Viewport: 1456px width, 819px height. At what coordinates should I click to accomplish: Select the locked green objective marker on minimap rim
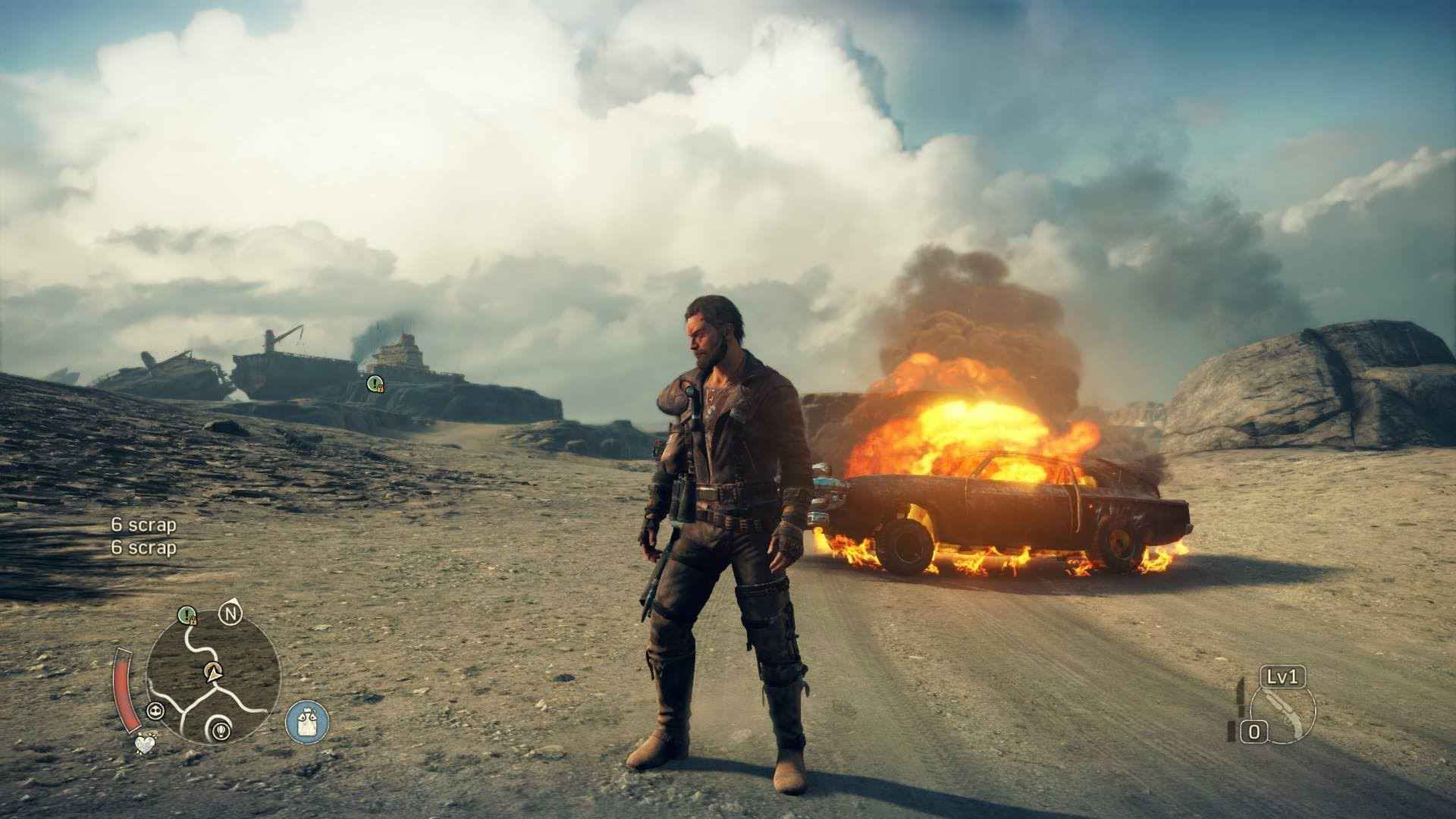point(187,614)
